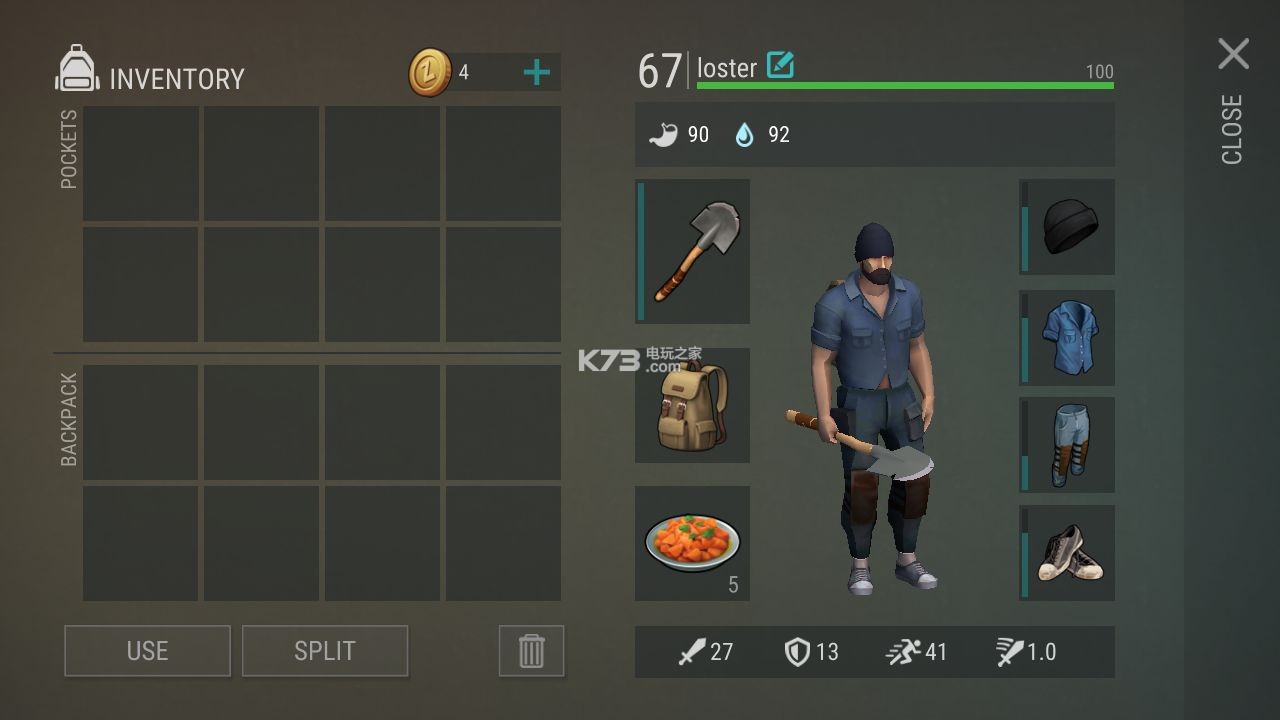Click the SPLIT button
Viewport: 1280px width, 720px height.
(325, 651)
